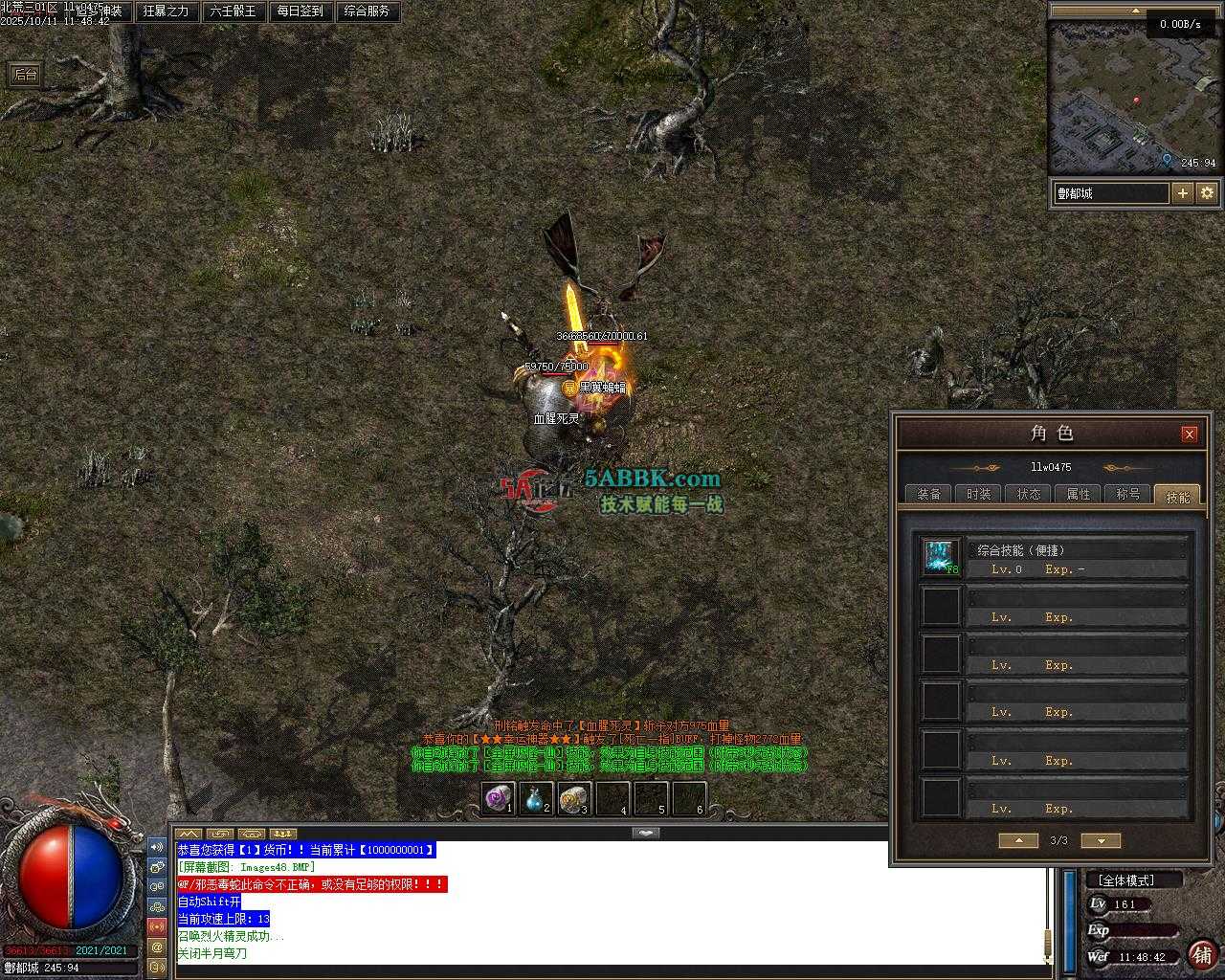
Task: Click the plus button beside 酆都城
Action: pyautogui.click(x=1183, y=192)
